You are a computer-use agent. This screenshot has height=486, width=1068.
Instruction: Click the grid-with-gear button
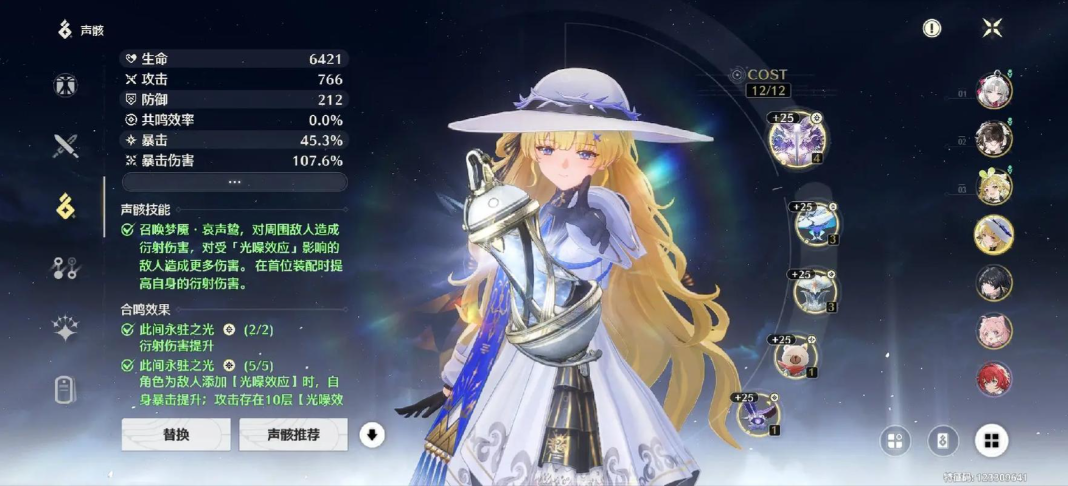(x=895, y=440)
